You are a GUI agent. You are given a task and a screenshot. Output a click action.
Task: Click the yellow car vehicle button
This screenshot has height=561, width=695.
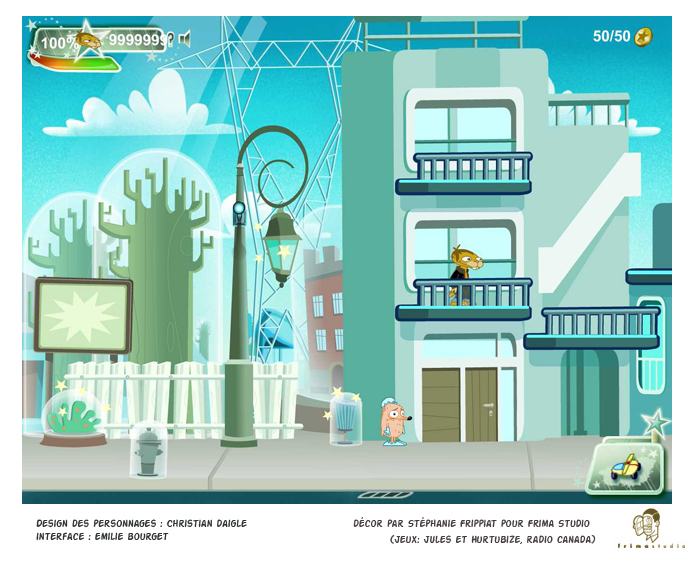[626, 466]
